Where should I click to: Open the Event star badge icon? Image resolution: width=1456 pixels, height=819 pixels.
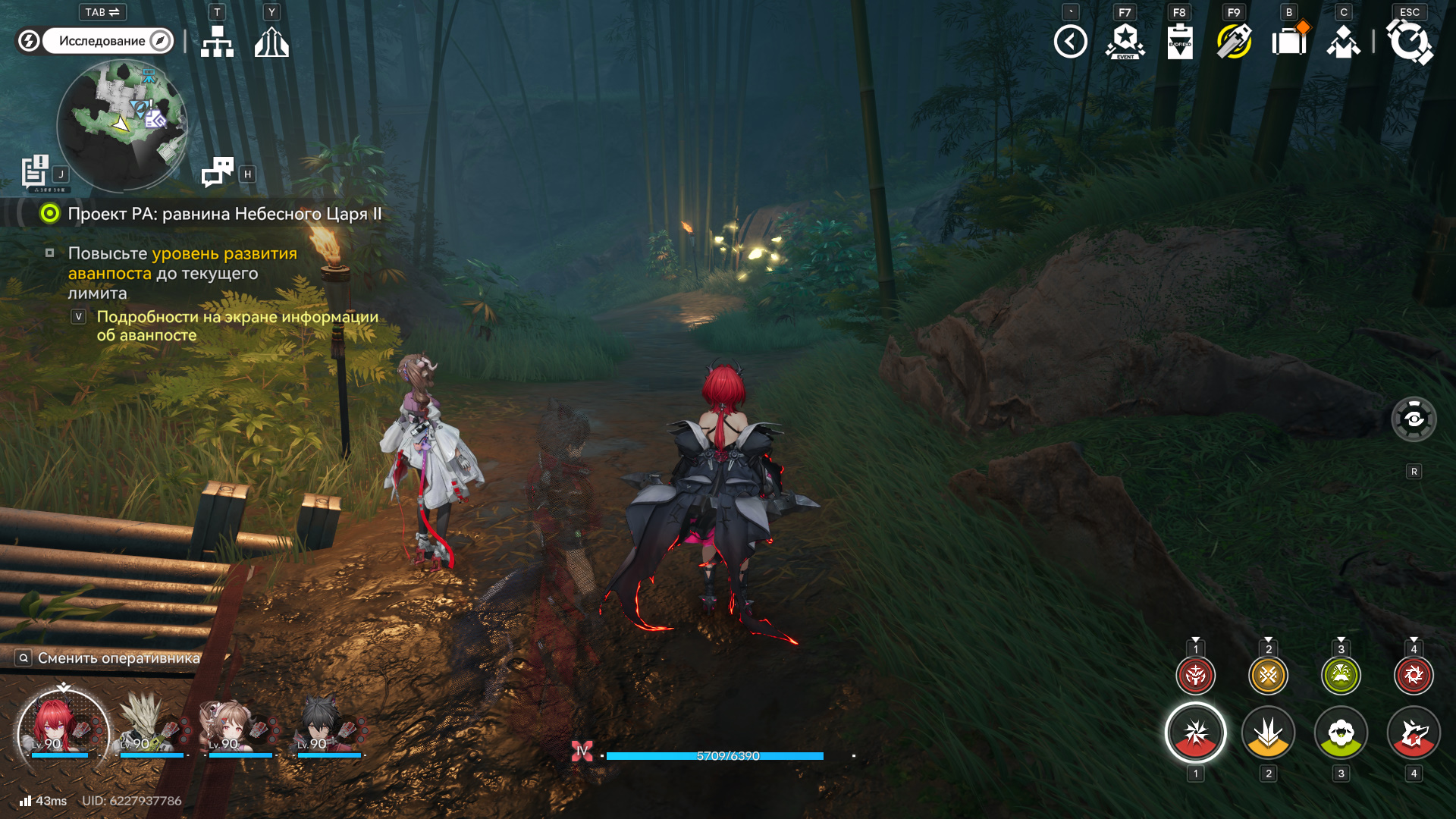pyautogui.click(x=1125, y=42)
